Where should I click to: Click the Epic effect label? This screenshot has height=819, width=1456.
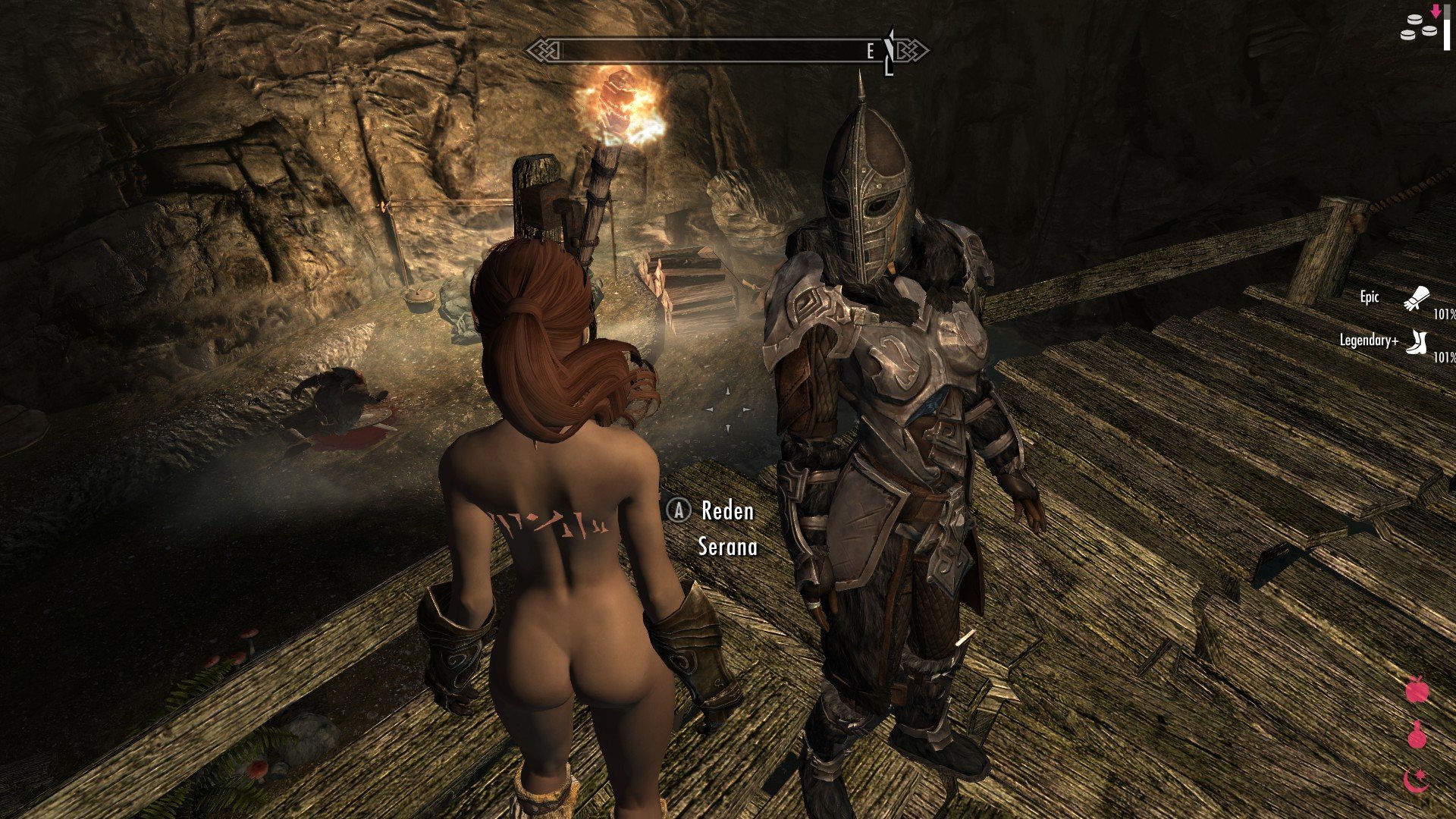click(1369, 298)
